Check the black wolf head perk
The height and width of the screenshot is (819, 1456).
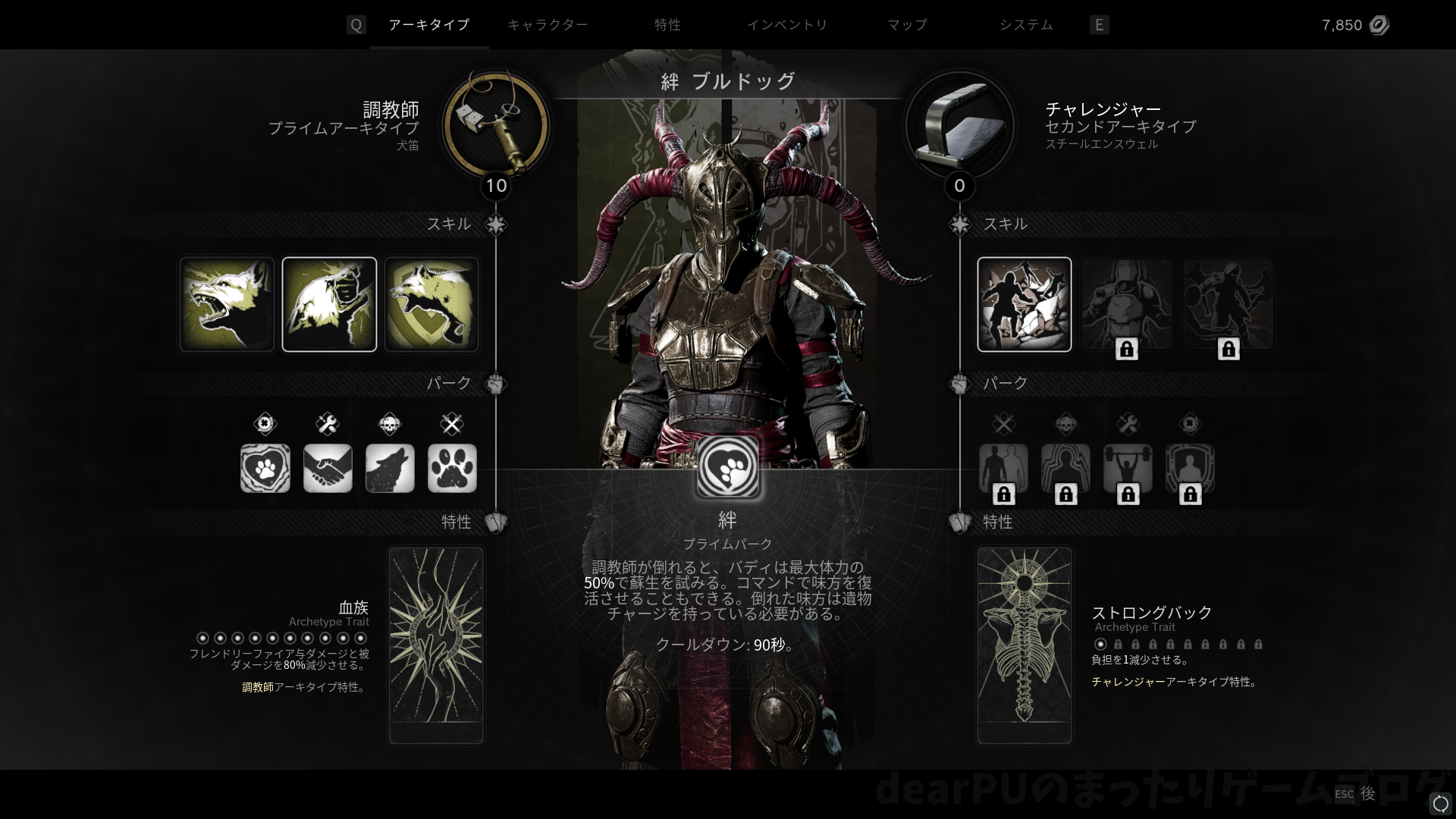pos(390,468)
